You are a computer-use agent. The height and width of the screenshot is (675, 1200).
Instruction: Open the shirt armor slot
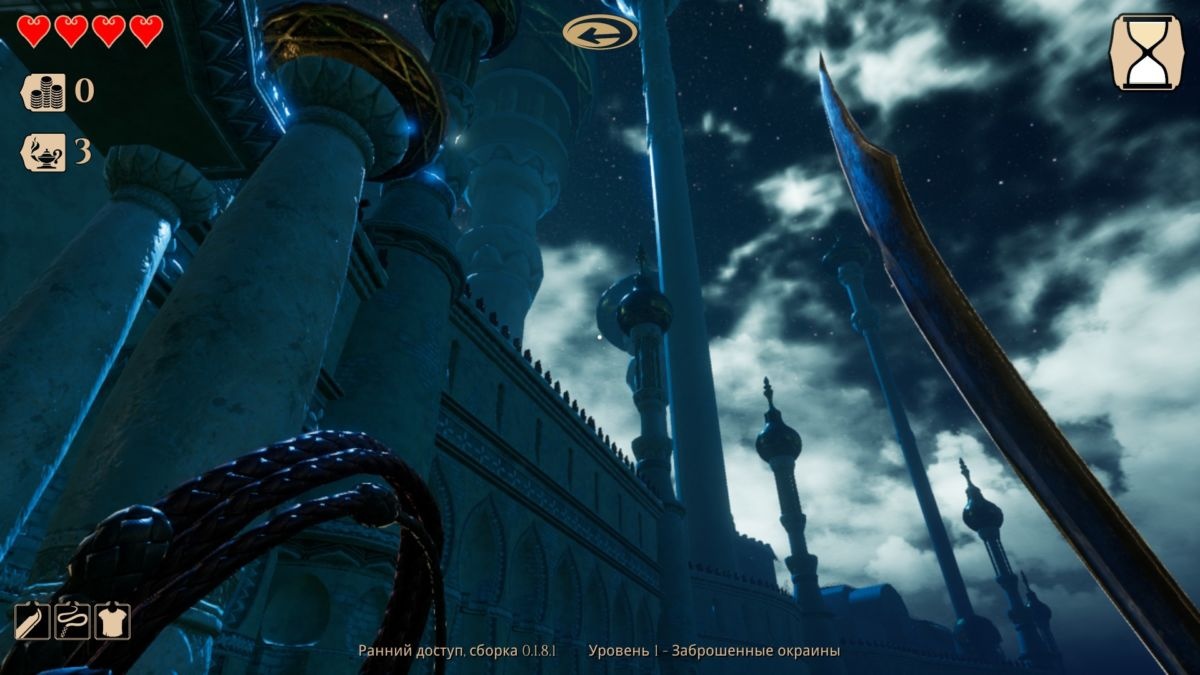point(112,622)
